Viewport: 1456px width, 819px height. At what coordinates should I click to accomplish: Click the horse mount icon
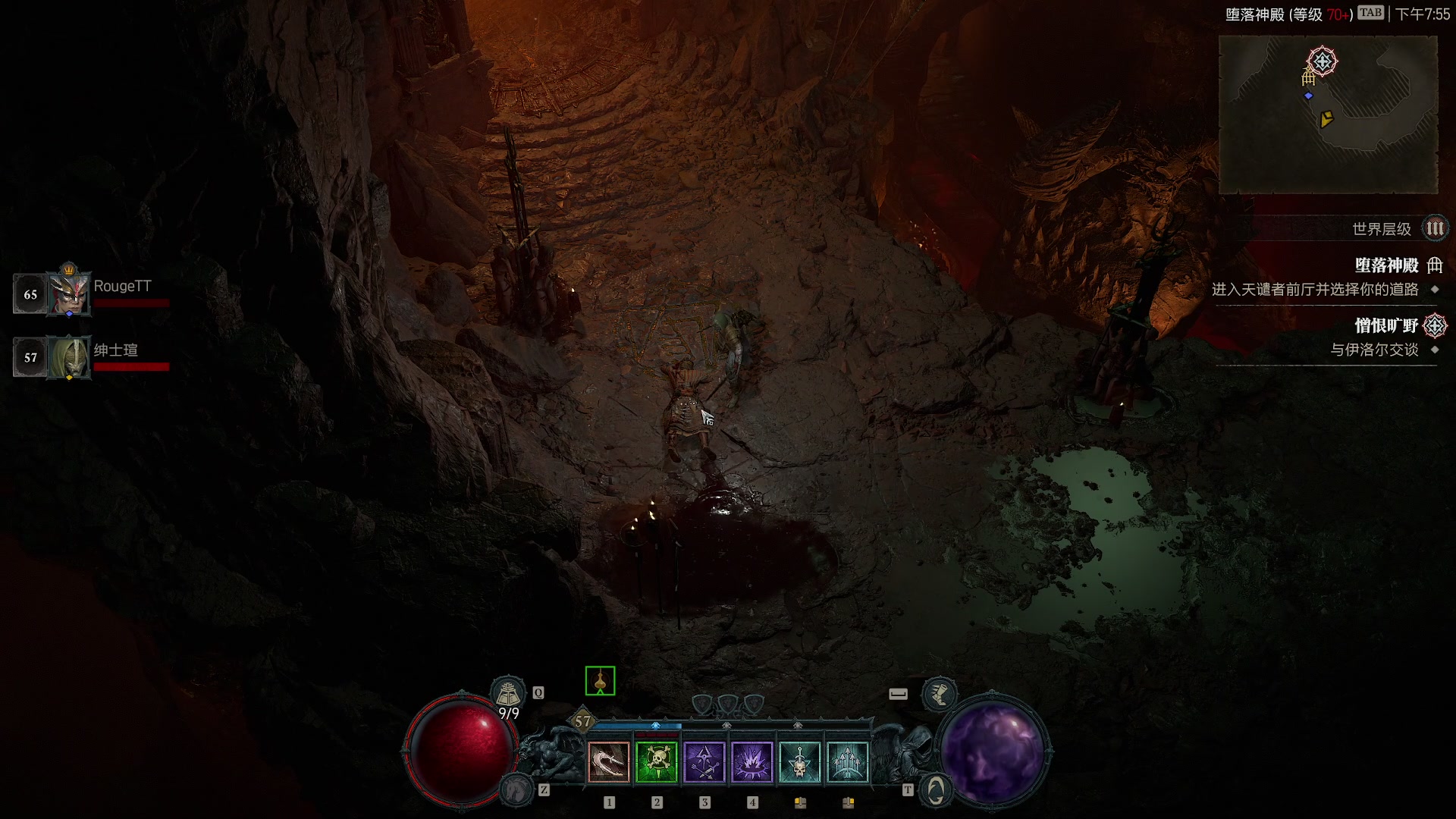point(518,789)
